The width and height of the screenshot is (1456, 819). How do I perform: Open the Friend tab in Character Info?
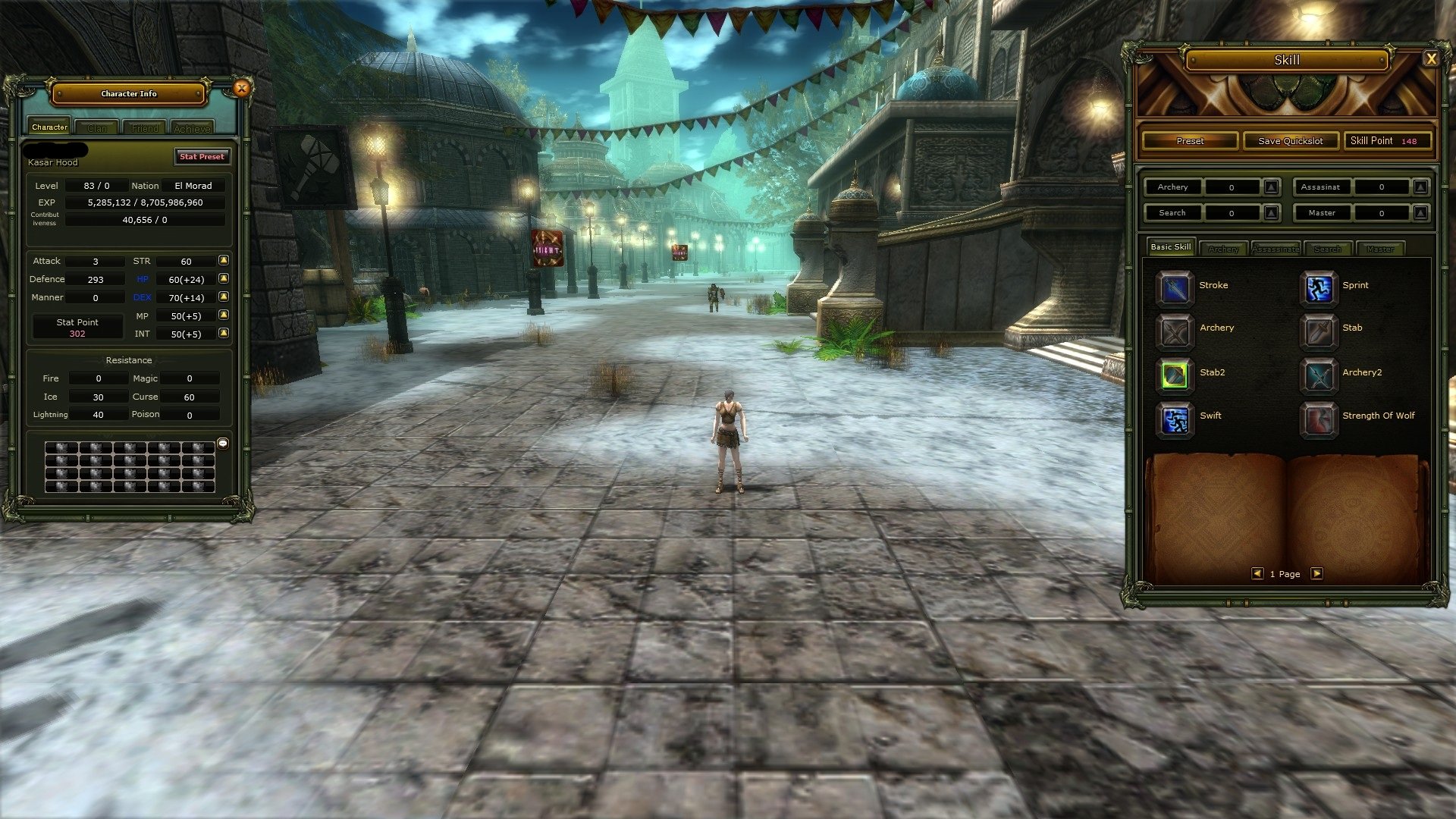pyautogui.click(x=144, y=127)
